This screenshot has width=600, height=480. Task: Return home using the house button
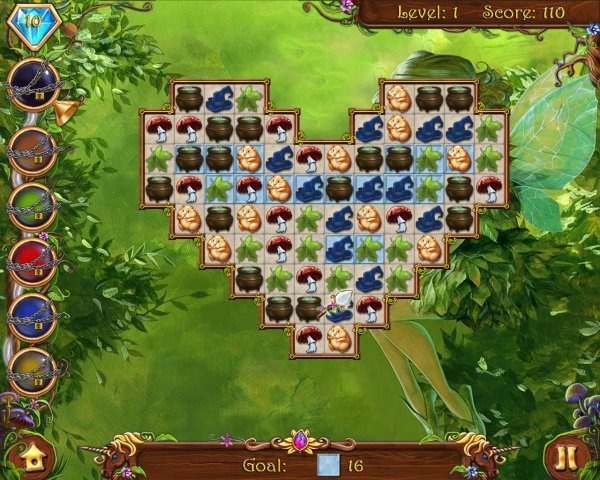point(33,457)
